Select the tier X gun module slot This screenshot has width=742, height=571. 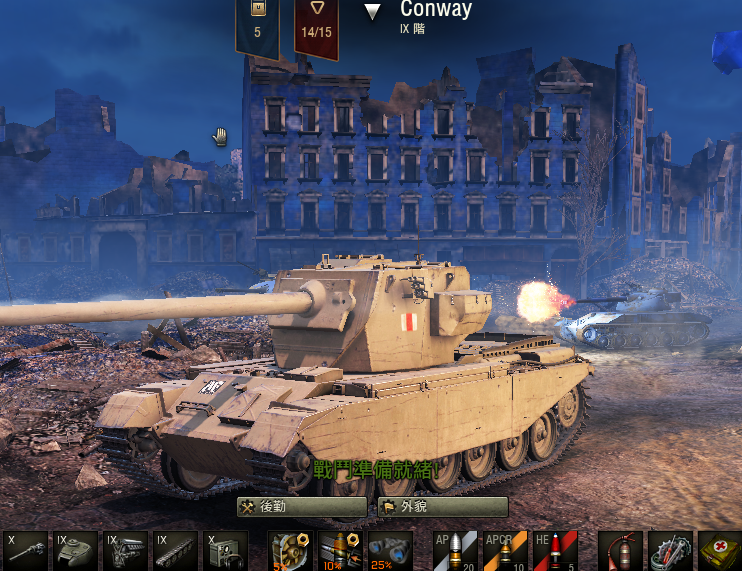point(24,551)
